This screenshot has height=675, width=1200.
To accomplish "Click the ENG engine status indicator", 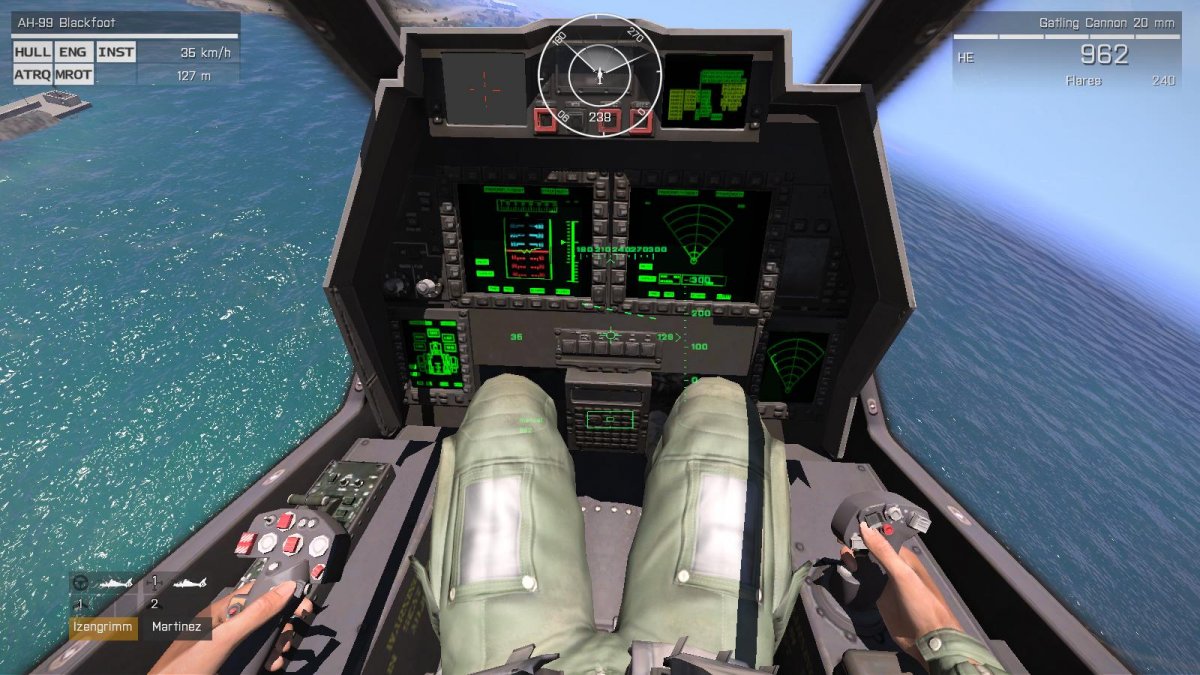I will (73, 52).
